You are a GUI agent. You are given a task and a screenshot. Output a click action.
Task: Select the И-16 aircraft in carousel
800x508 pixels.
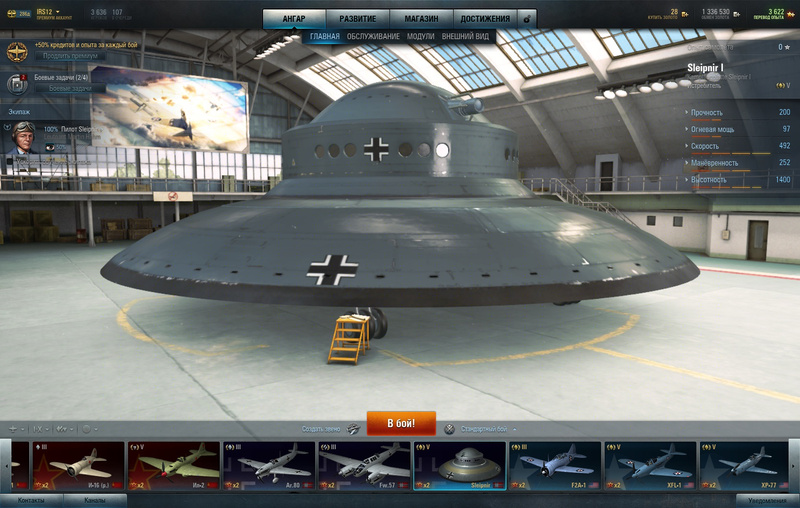coord(78,466)
